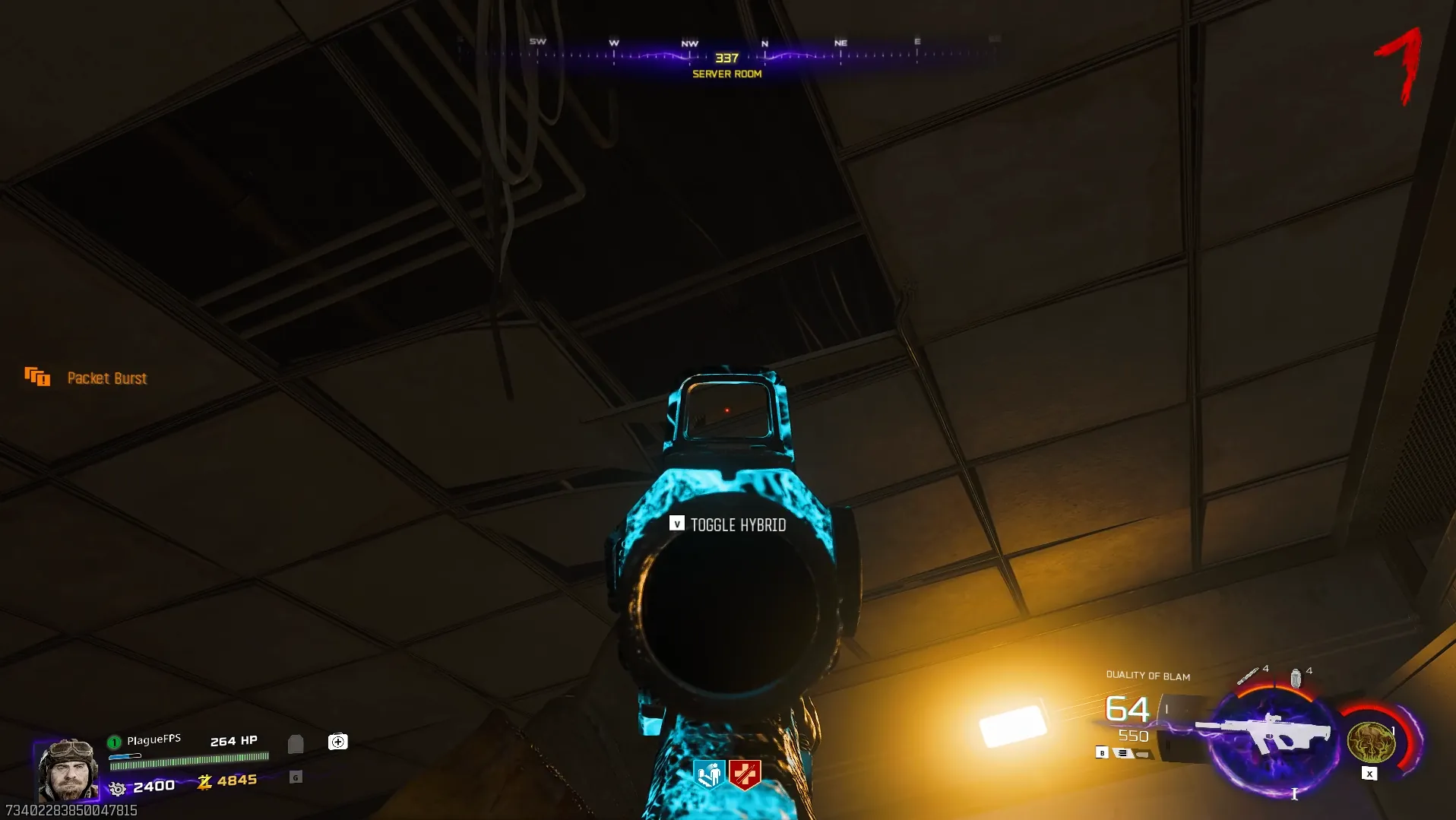
Task: Select the lethal grenade icon
Action: pyautogui.click(x=1296, y=677)
